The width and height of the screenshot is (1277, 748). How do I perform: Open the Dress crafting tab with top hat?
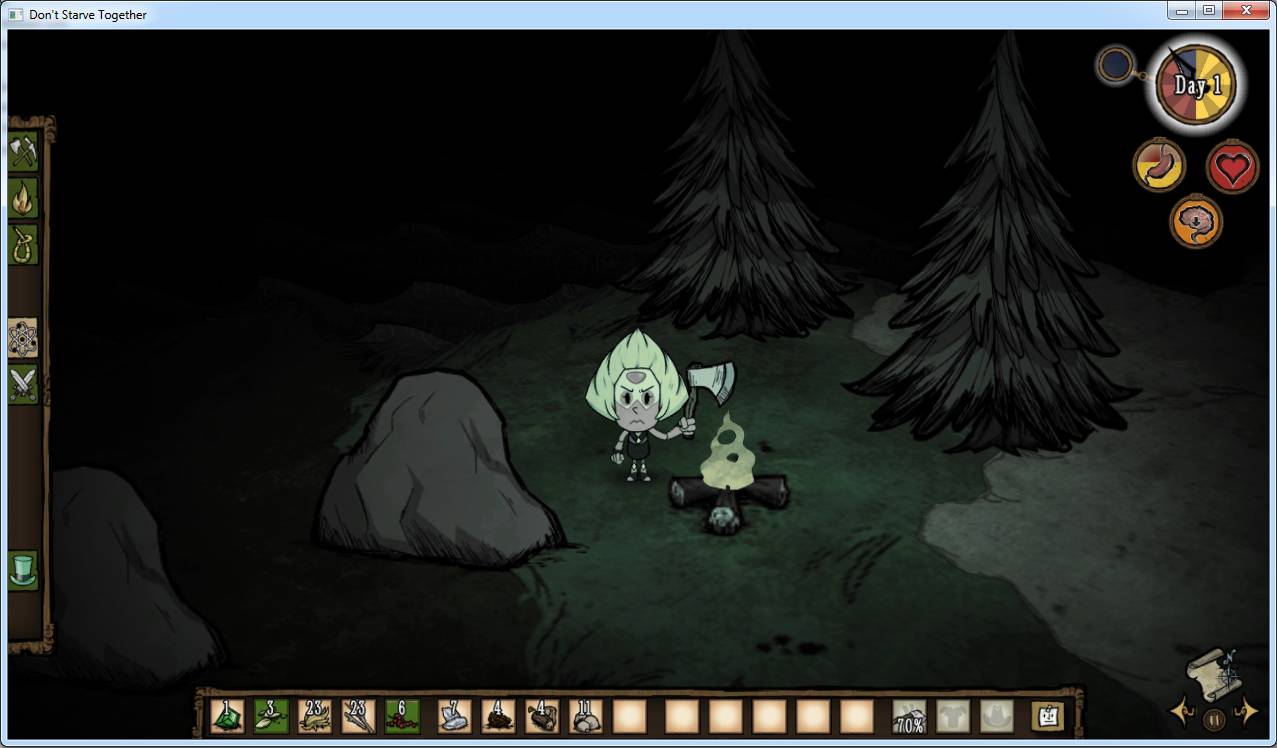(x=22, y=570)
